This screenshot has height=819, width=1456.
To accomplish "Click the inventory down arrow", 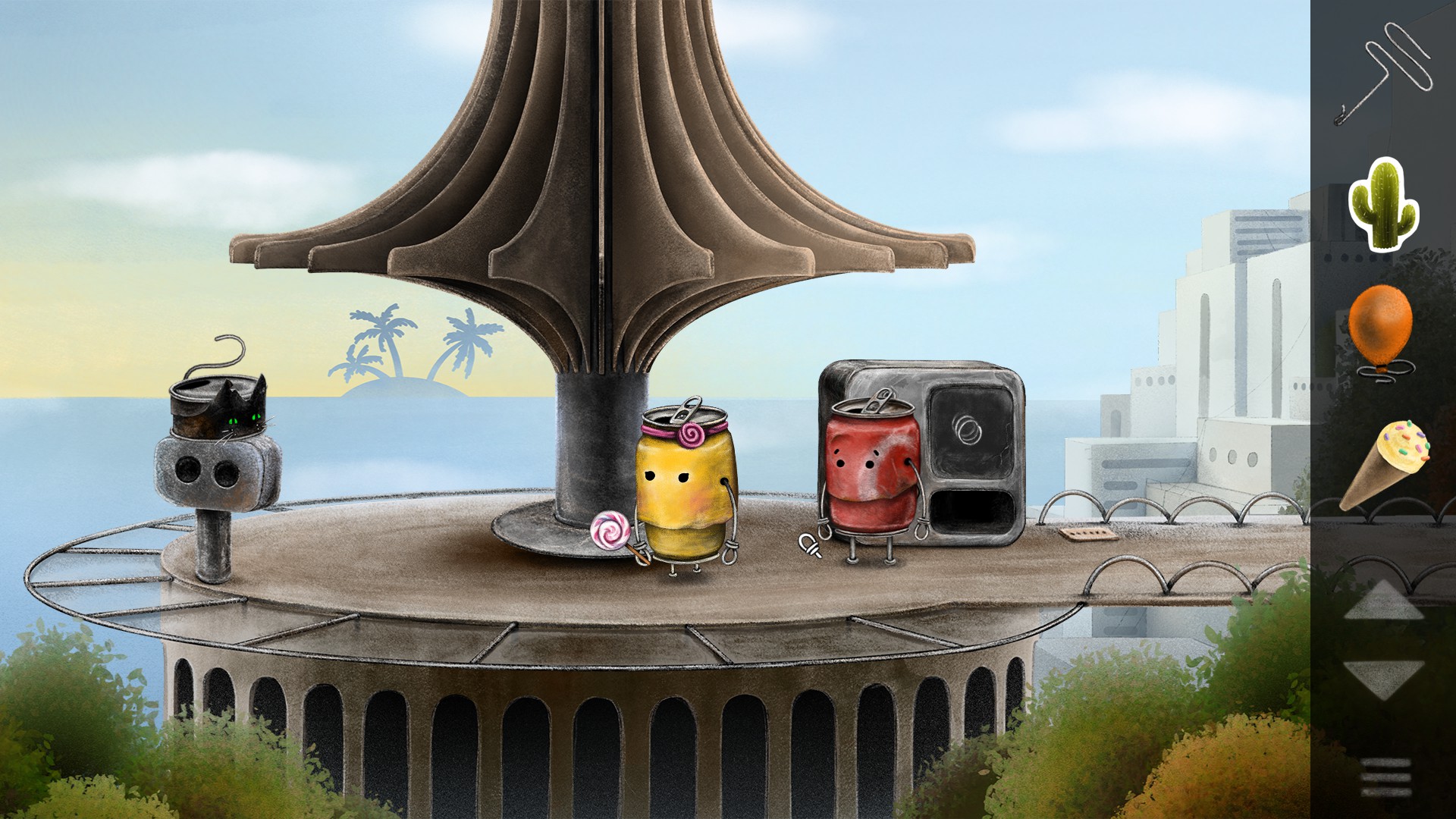I will (1384, 676).
